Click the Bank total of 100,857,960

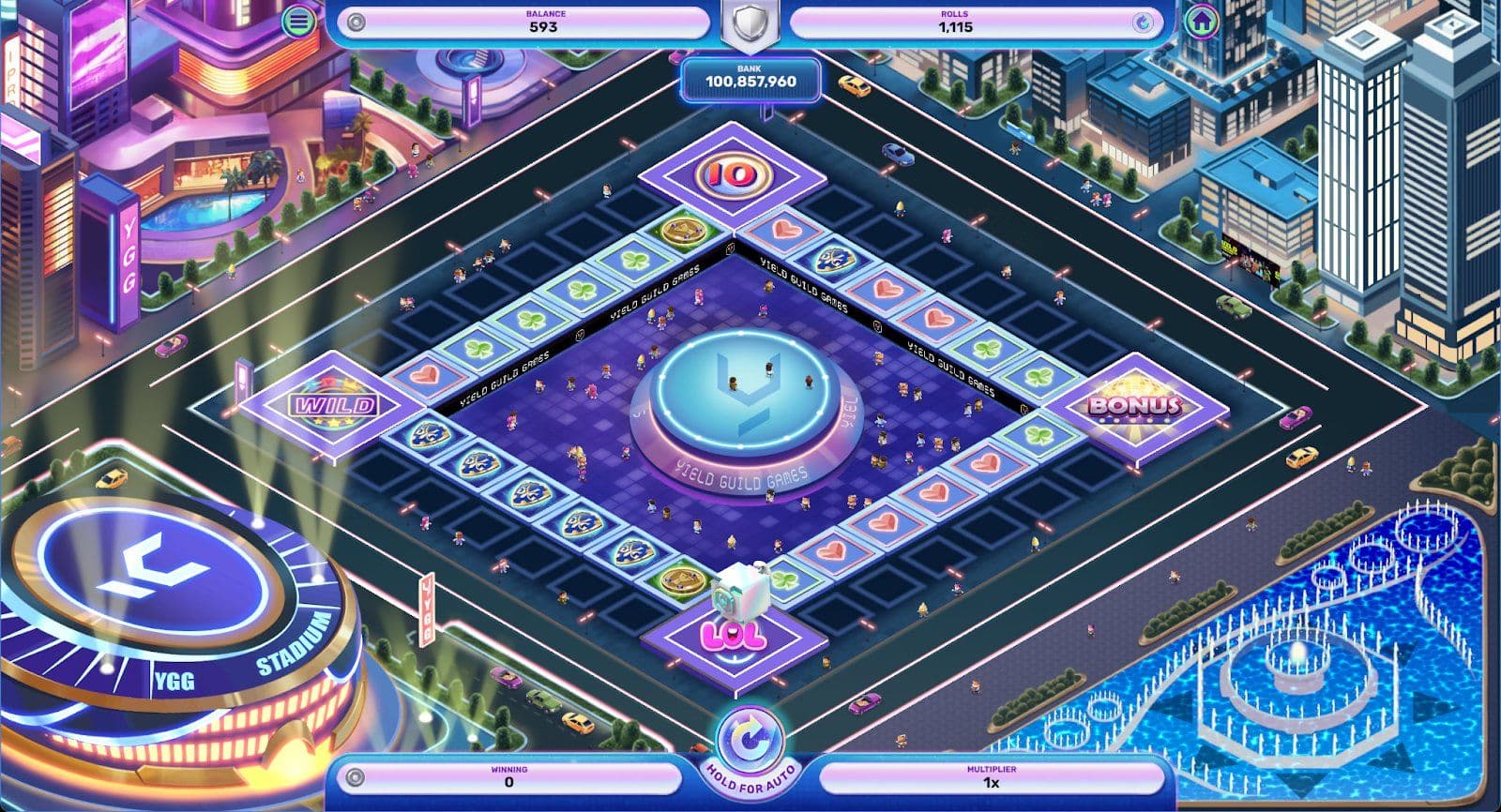click(750, 83)
